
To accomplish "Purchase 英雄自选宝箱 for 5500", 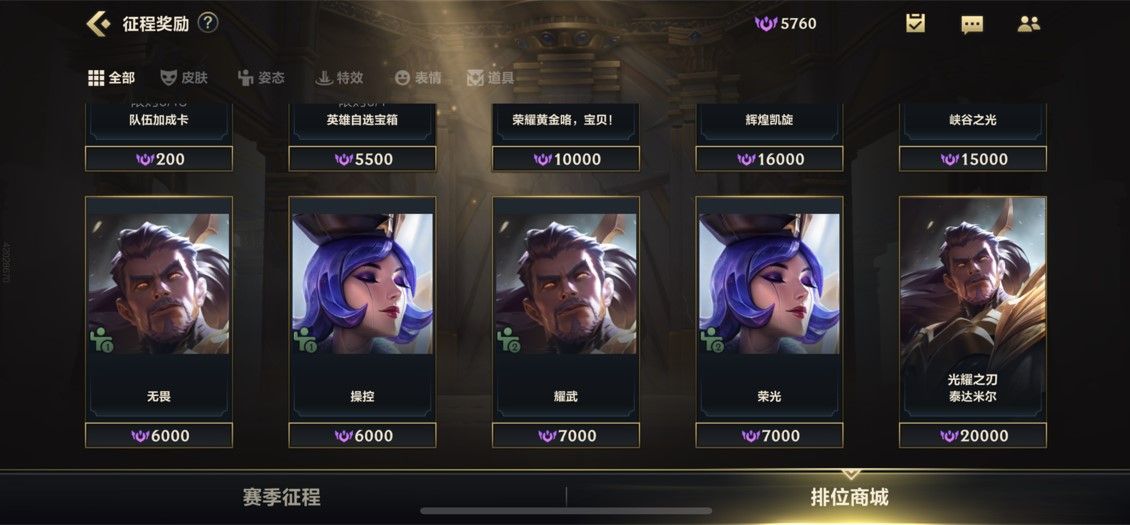I will coord(362,159).
